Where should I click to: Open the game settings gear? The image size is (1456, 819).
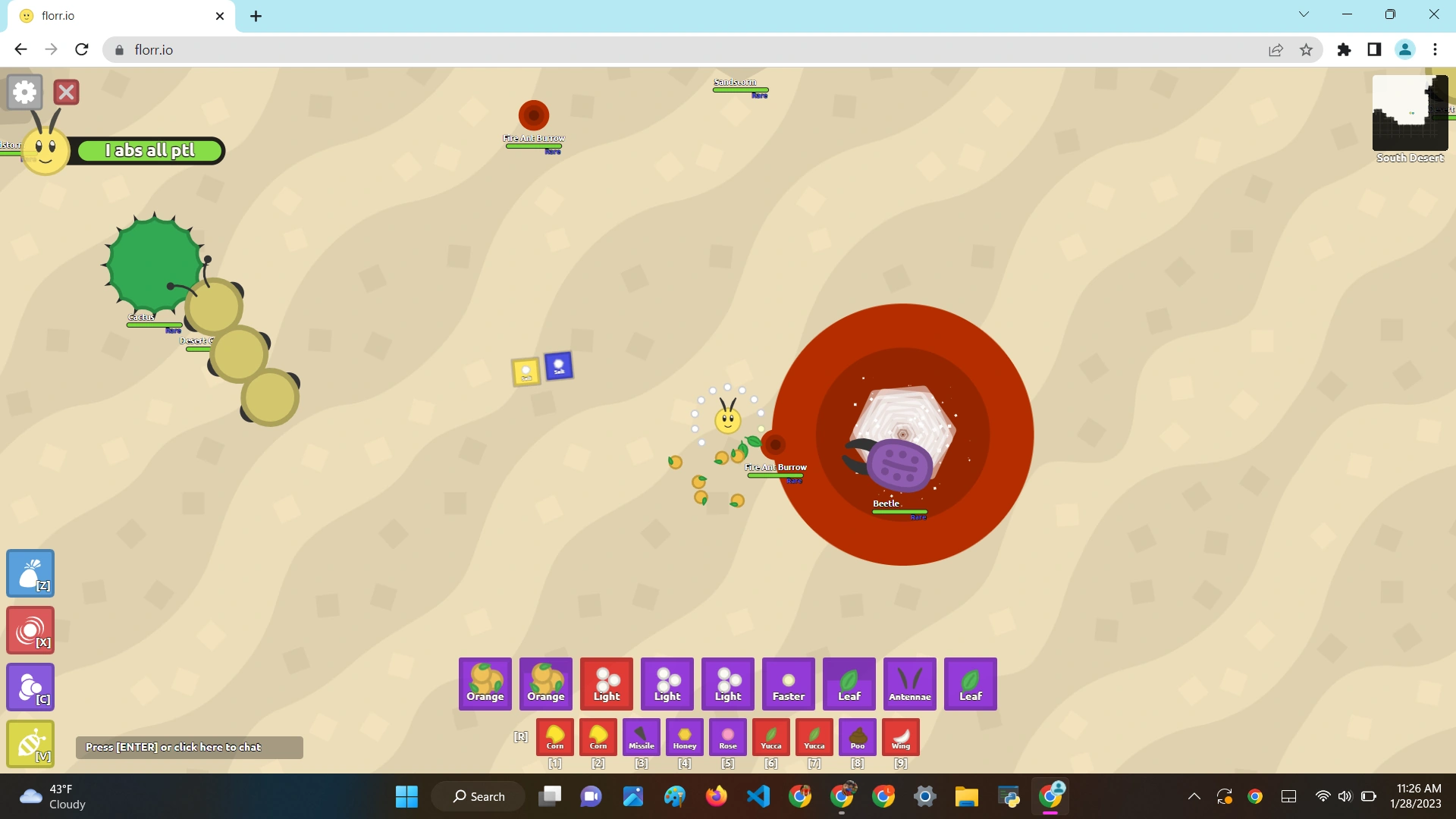[x=24, y=92]
